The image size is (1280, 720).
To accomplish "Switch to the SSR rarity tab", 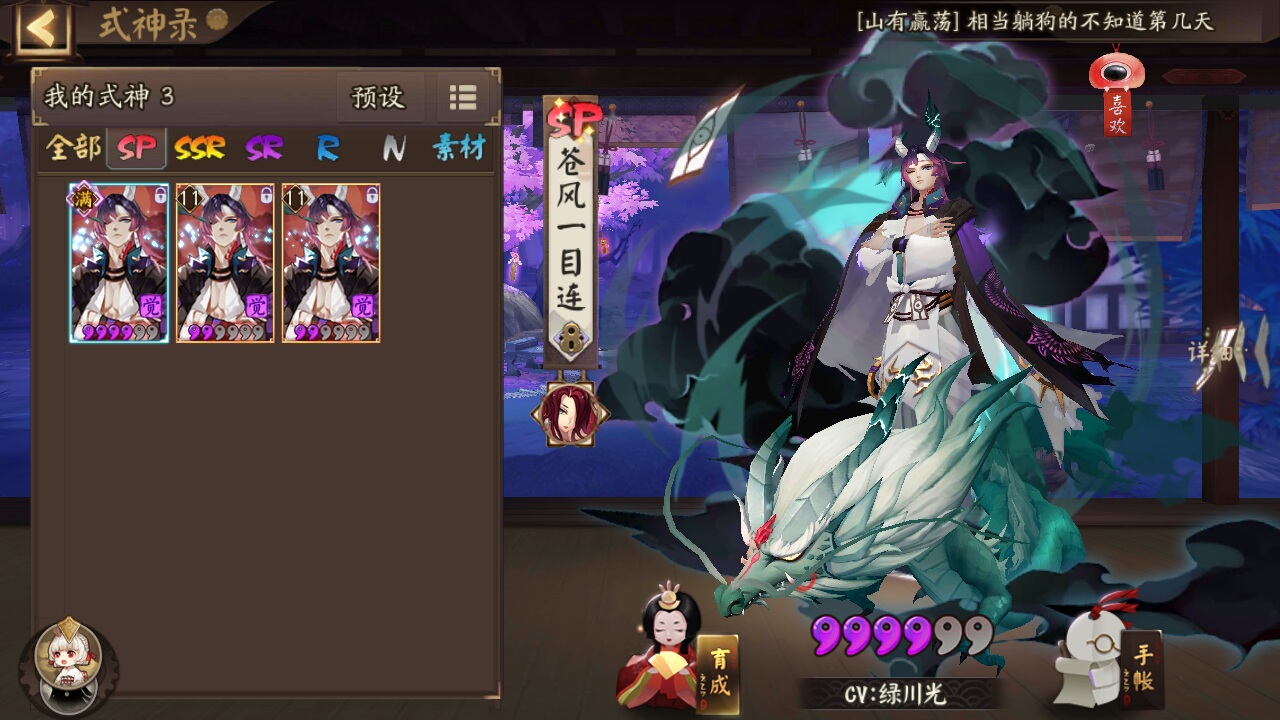I will click(199, 148).
